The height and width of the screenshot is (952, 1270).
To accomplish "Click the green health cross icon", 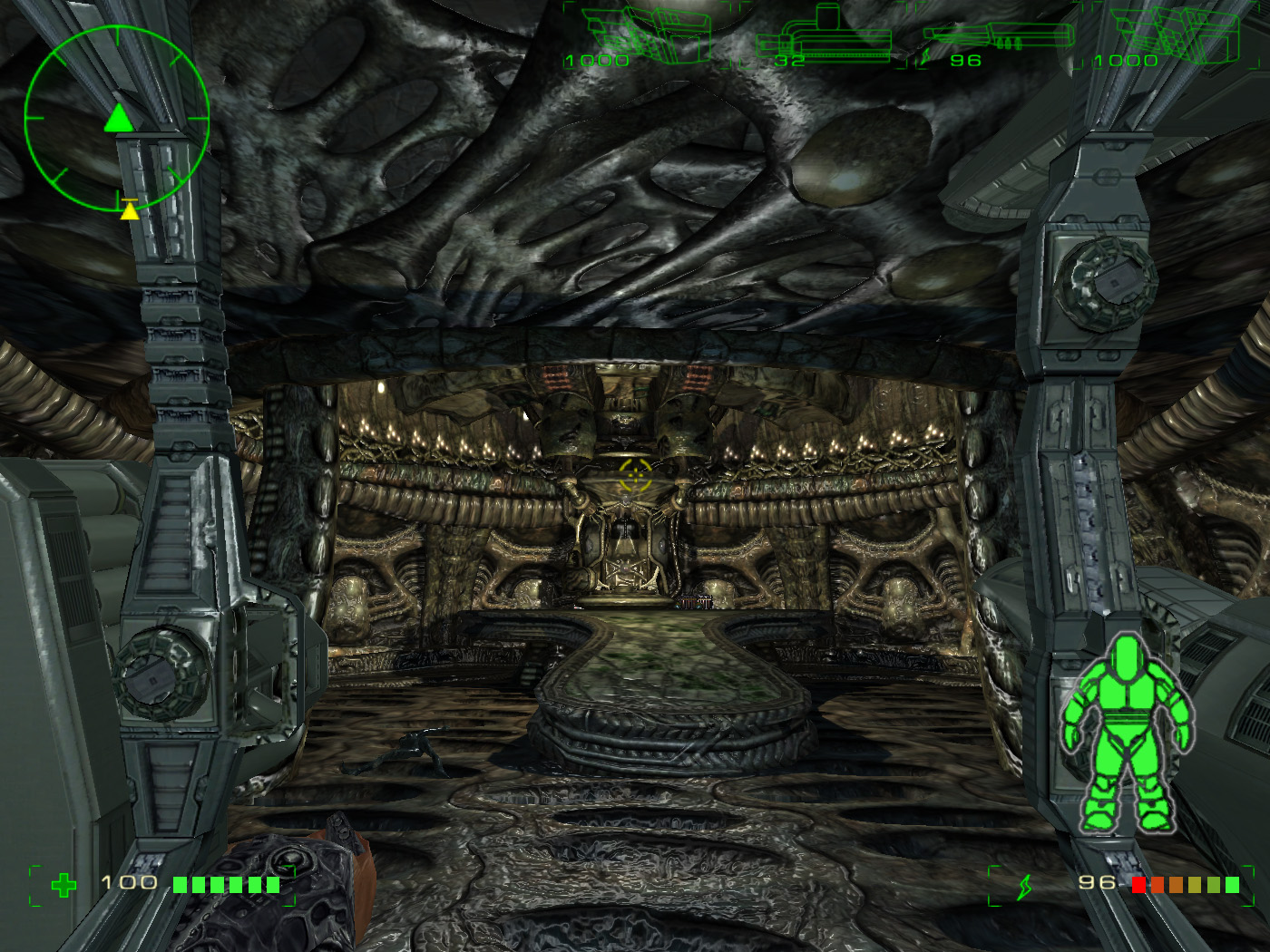I will tap(63, 885).
